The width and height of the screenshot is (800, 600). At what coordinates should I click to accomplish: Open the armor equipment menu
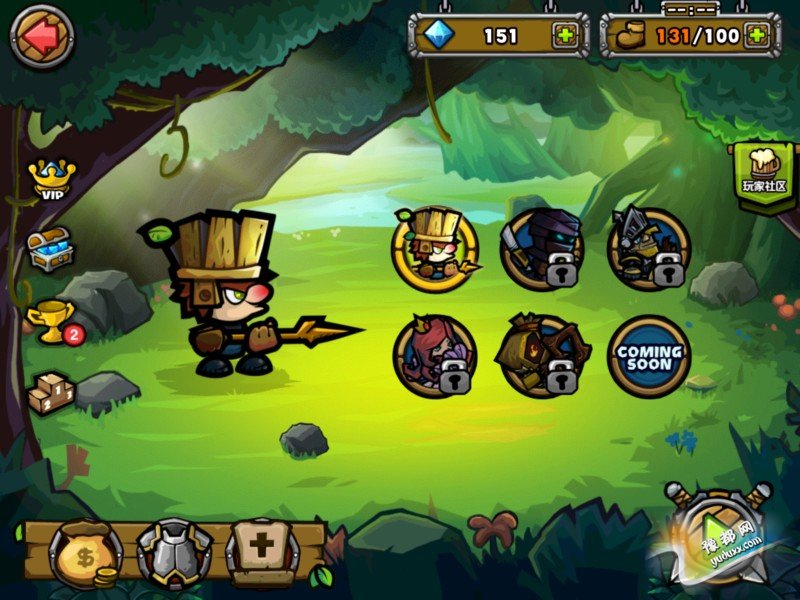[x=174, y=554]
